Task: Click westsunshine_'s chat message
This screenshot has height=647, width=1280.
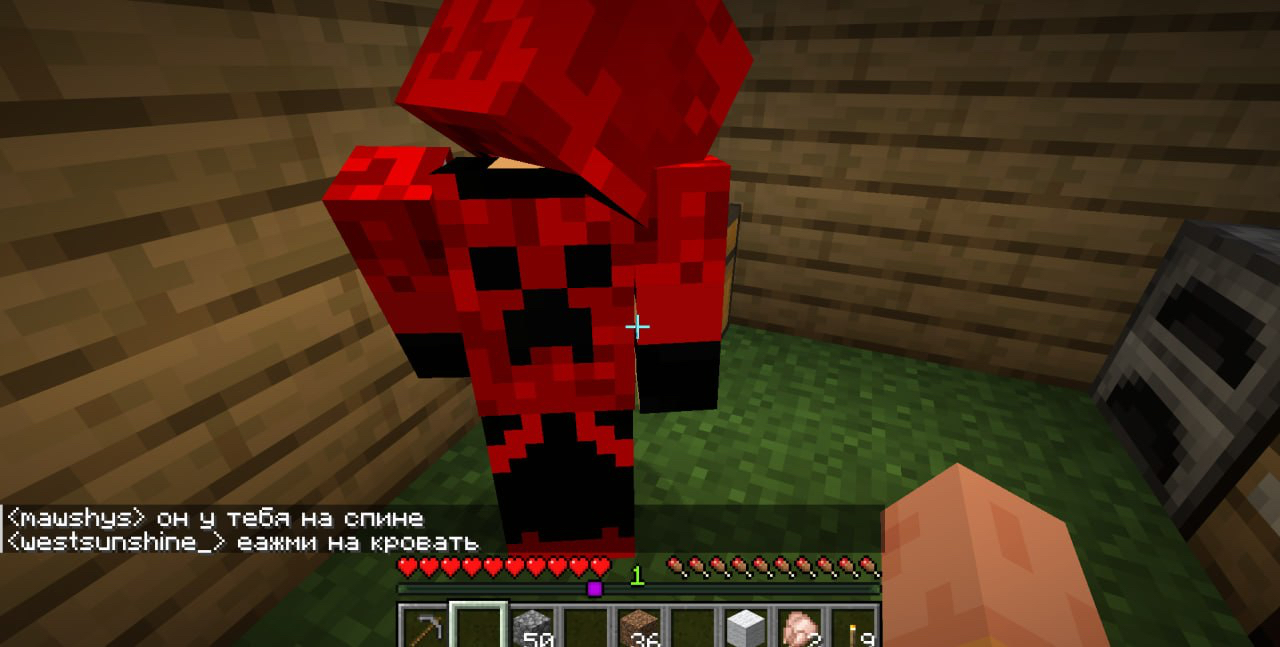Action: [242, 542]
